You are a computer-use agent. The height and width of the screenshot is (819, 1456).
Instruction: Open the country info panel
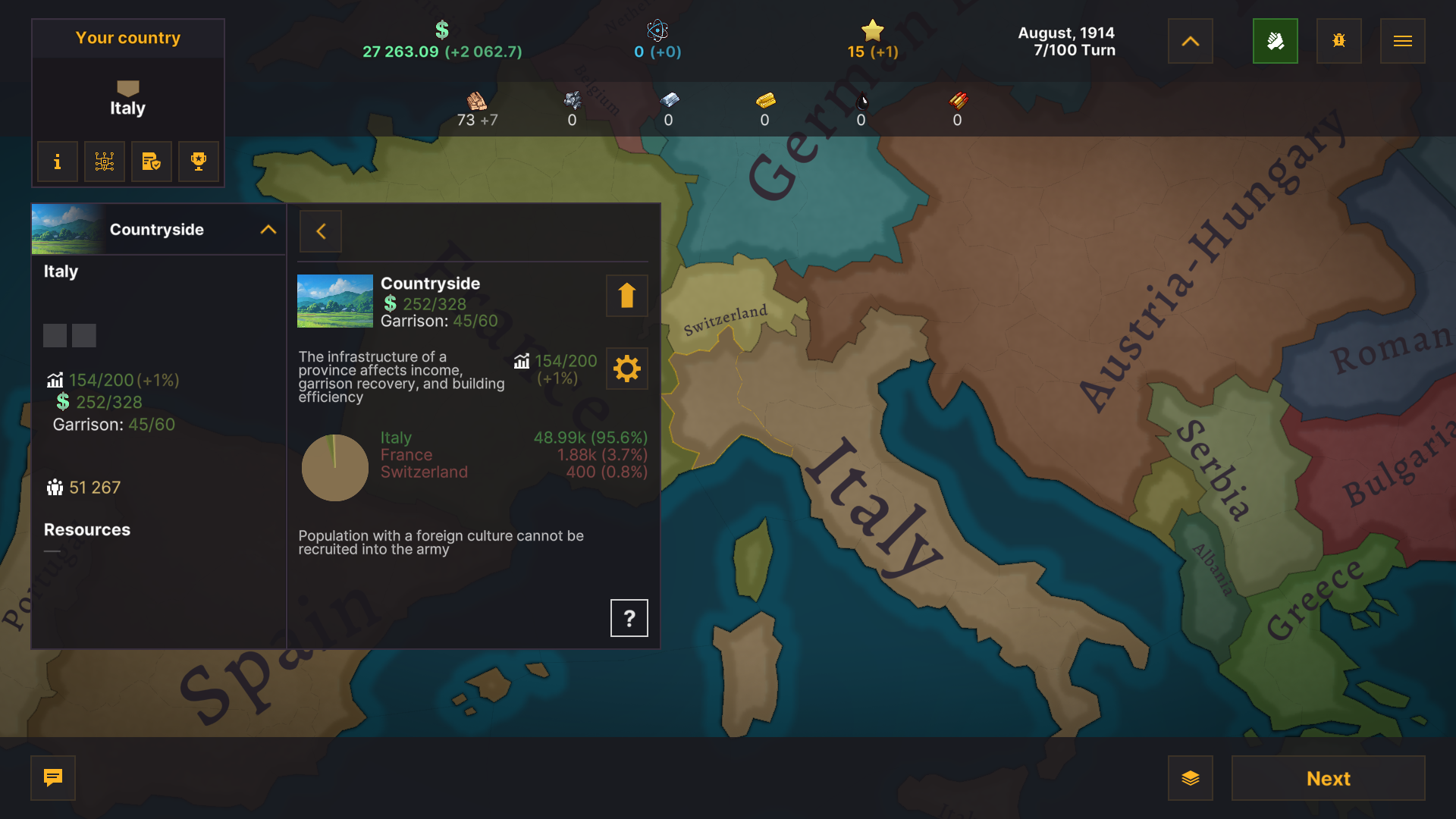(x=57, y=162)
